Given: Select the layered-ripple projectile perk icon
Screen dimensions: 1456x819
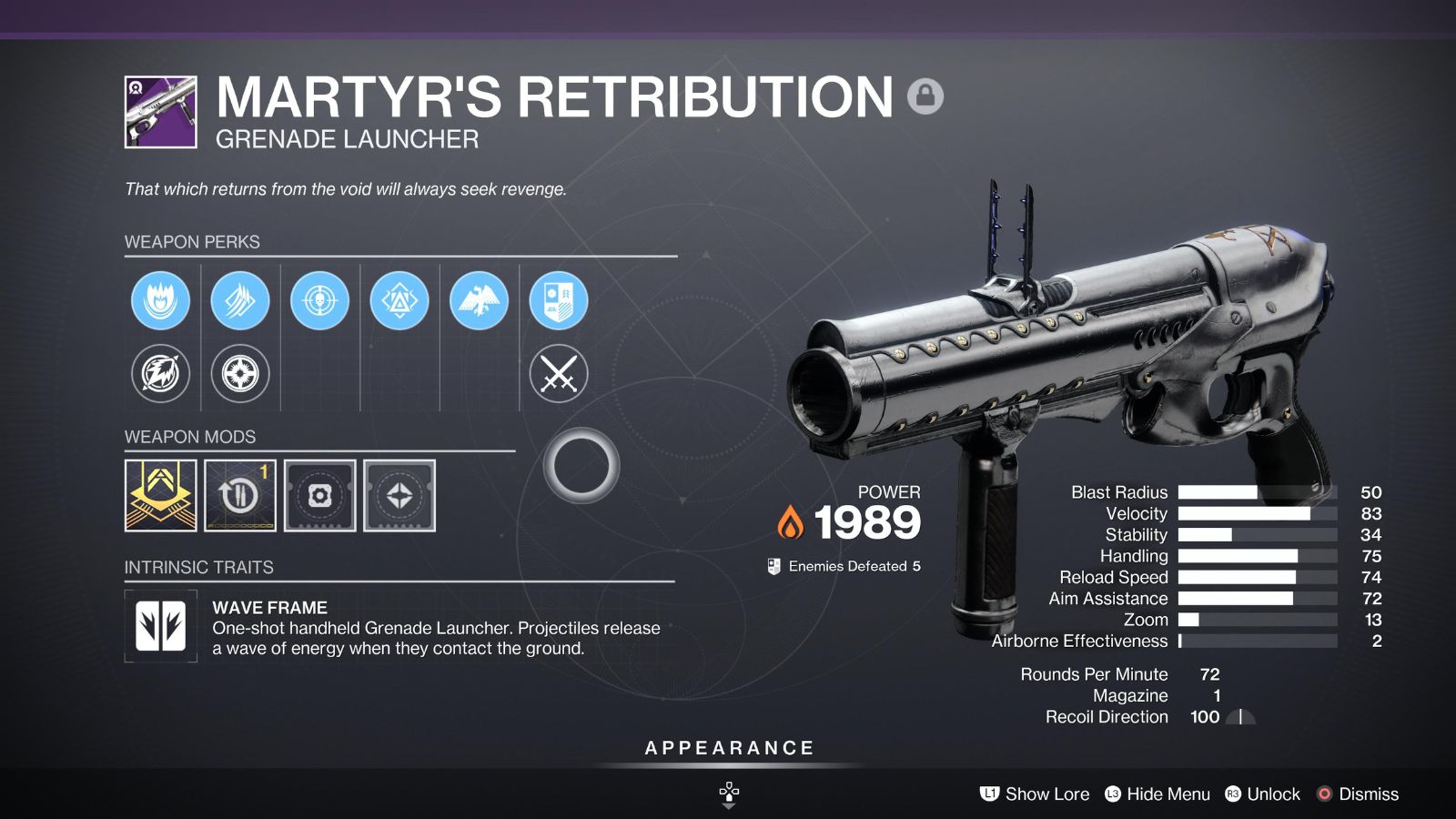Looking at the screenshot, I should tap(239, 300).
